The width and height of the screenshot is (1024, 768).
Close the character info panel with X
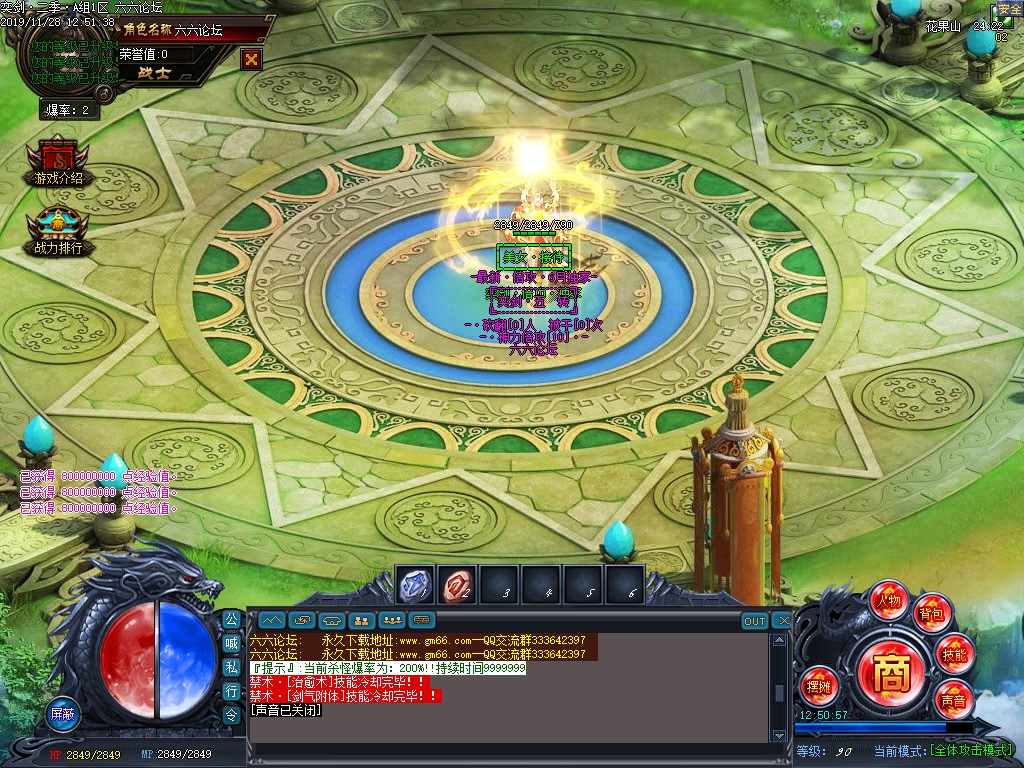(x=251, y=59)
